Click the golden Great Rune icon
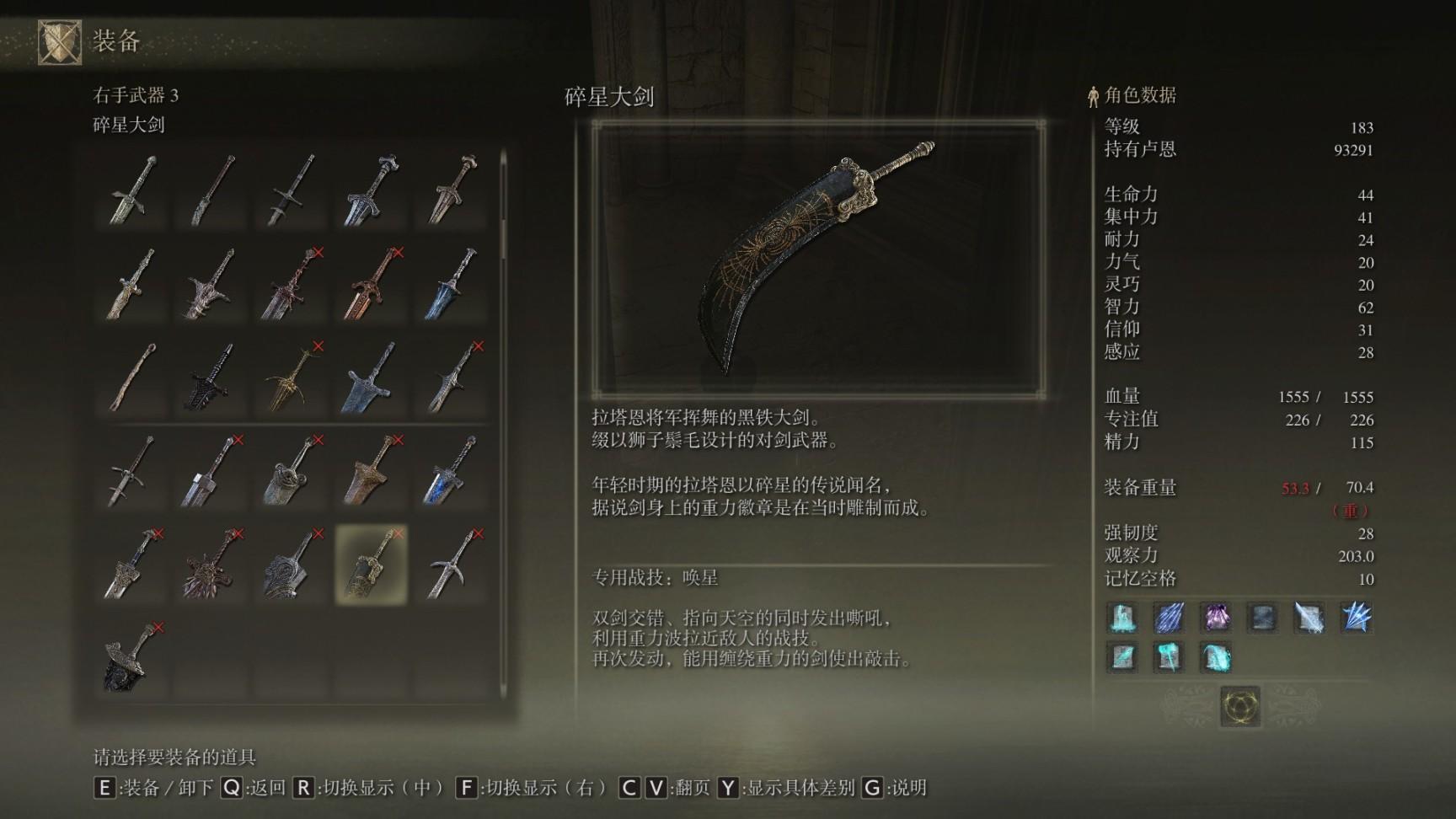Image resolution: width=1456 pixels, height=819 pixels. (1240, 705)
